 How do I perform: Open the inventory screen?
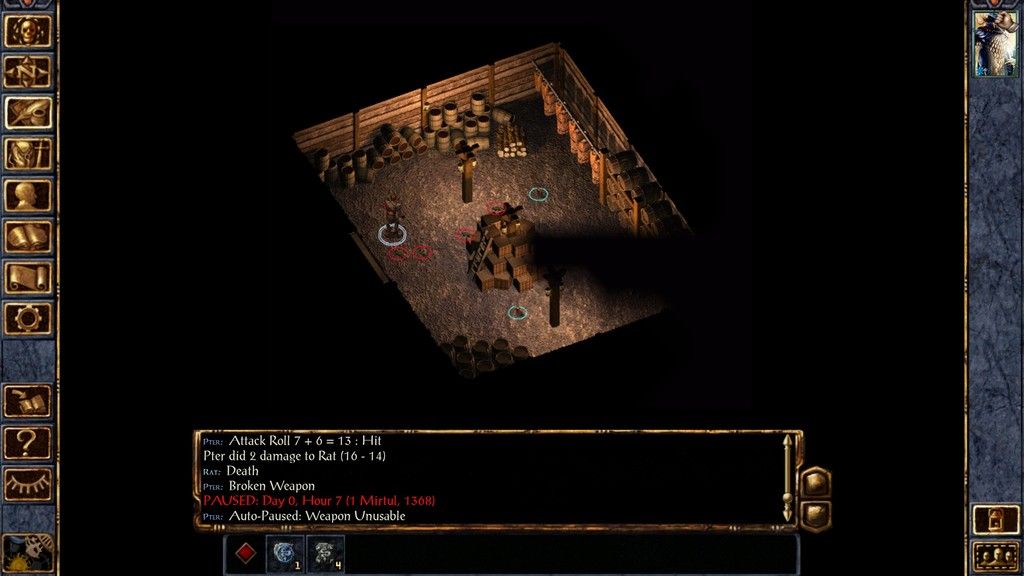point(28,154)
